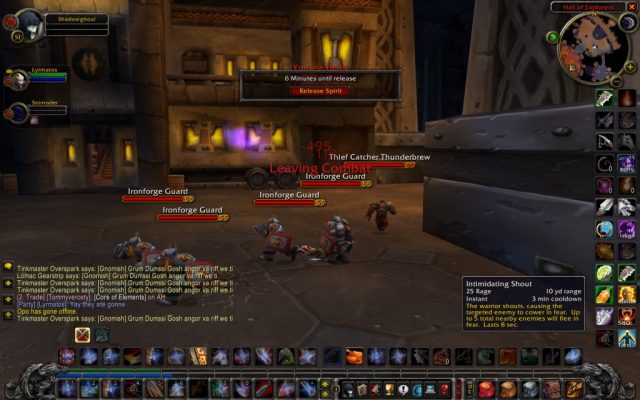Click the green tracking icon beside minimap
Viewport: 640px width, 400px height.
point(552,37)
